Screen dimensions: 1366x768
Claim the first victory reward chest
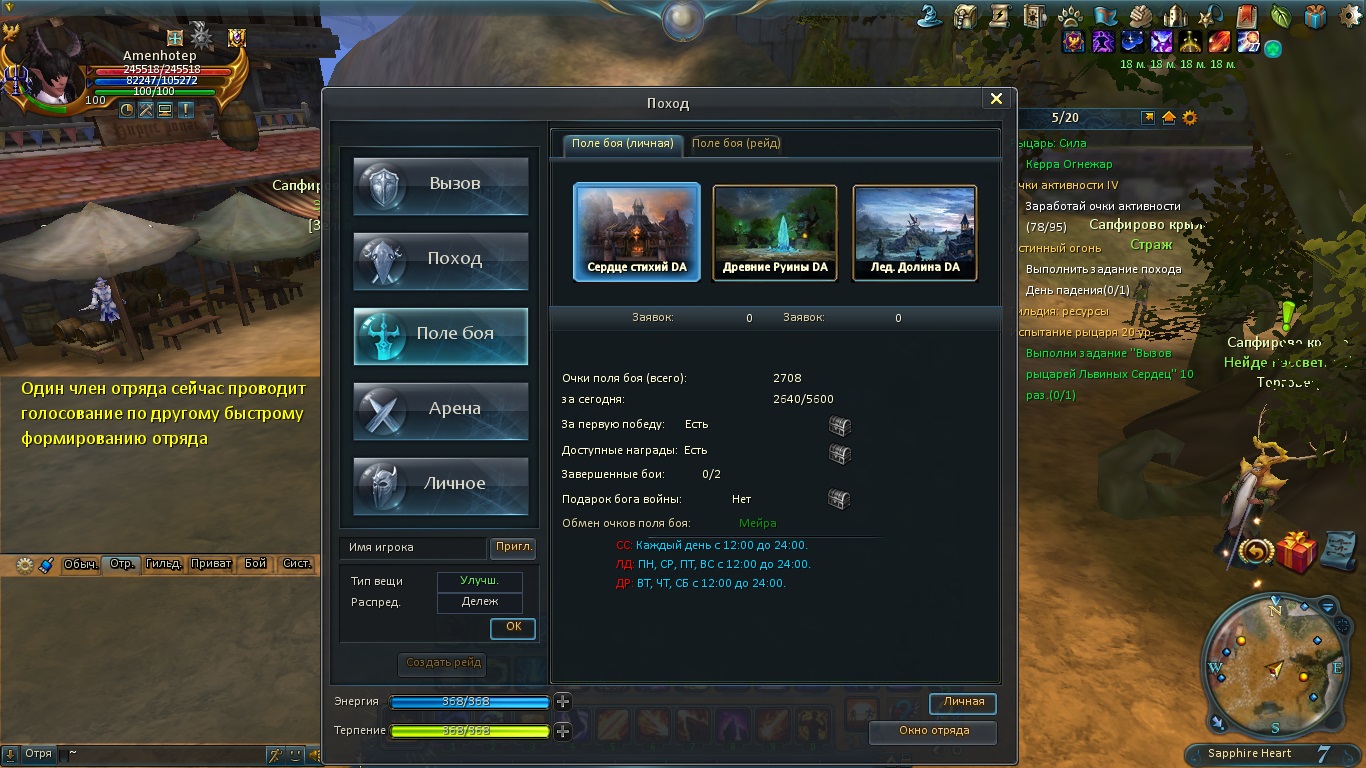point(839,426)
